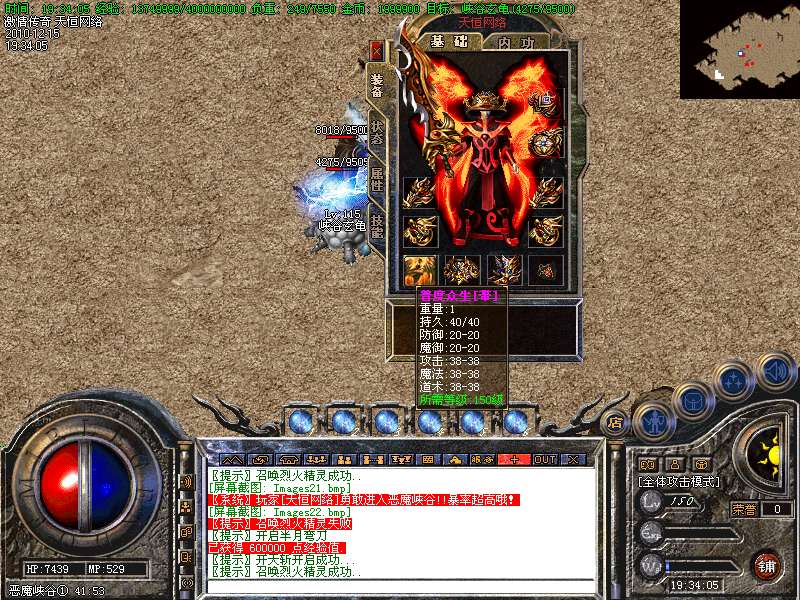800x600 pixels.
Task: Click the X button on chat toolbar
Action: click(x=573, y=459)
